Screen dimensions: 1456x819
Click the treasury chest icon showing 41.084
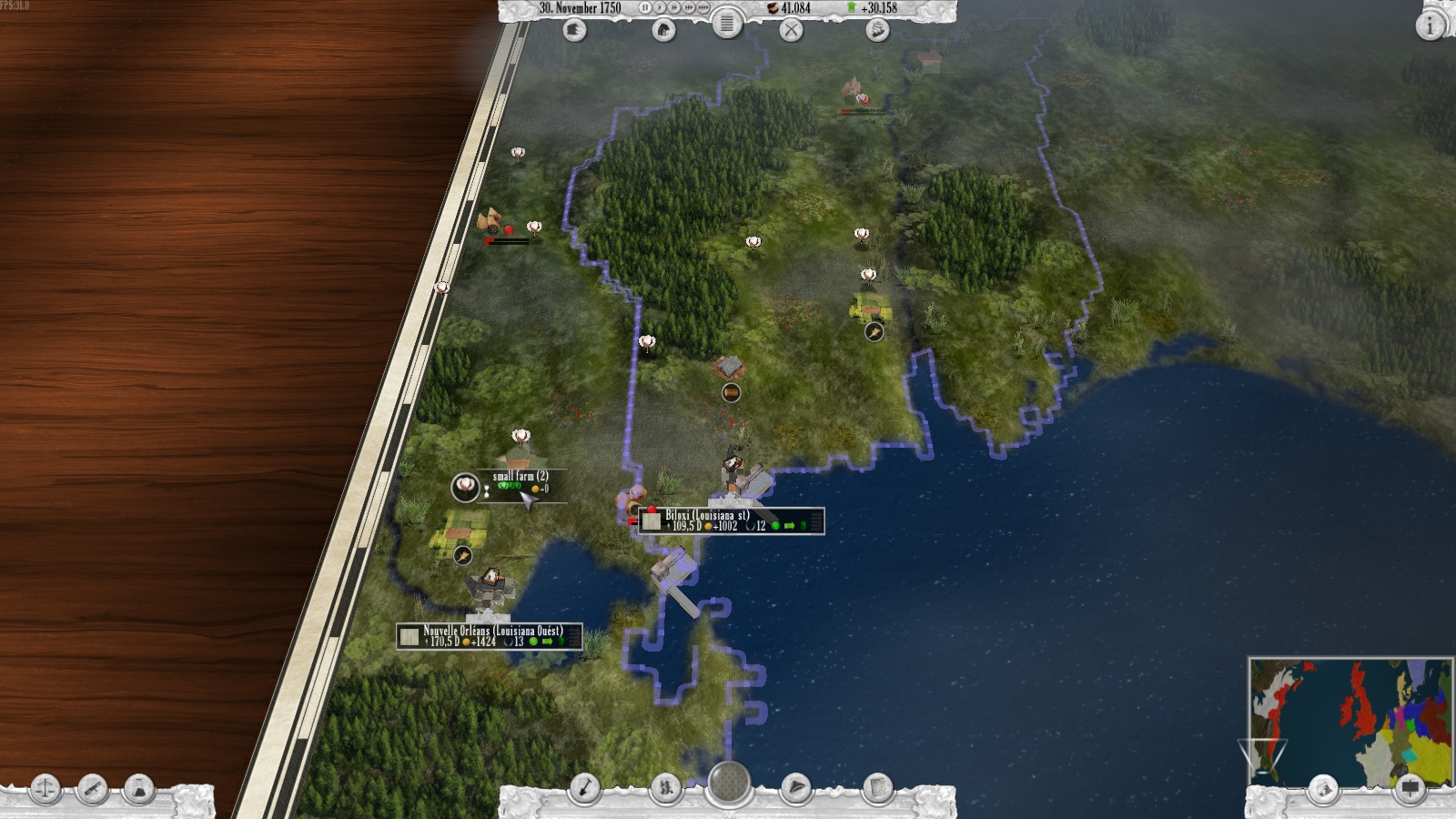(773, 9)
